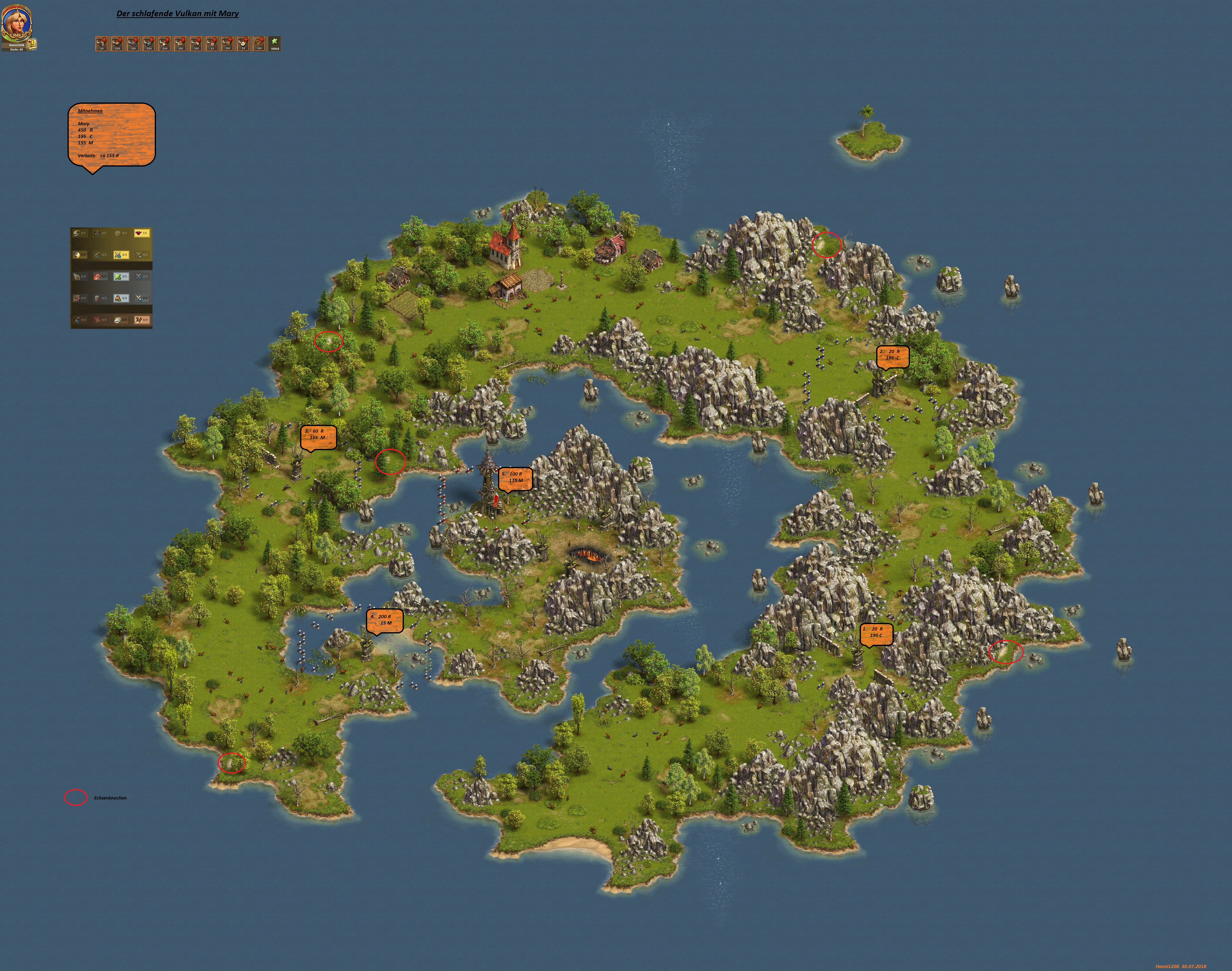Choose the bandaged hand skill at 2/3
This screenshot has height=971, width=1232.
point(122,320)
